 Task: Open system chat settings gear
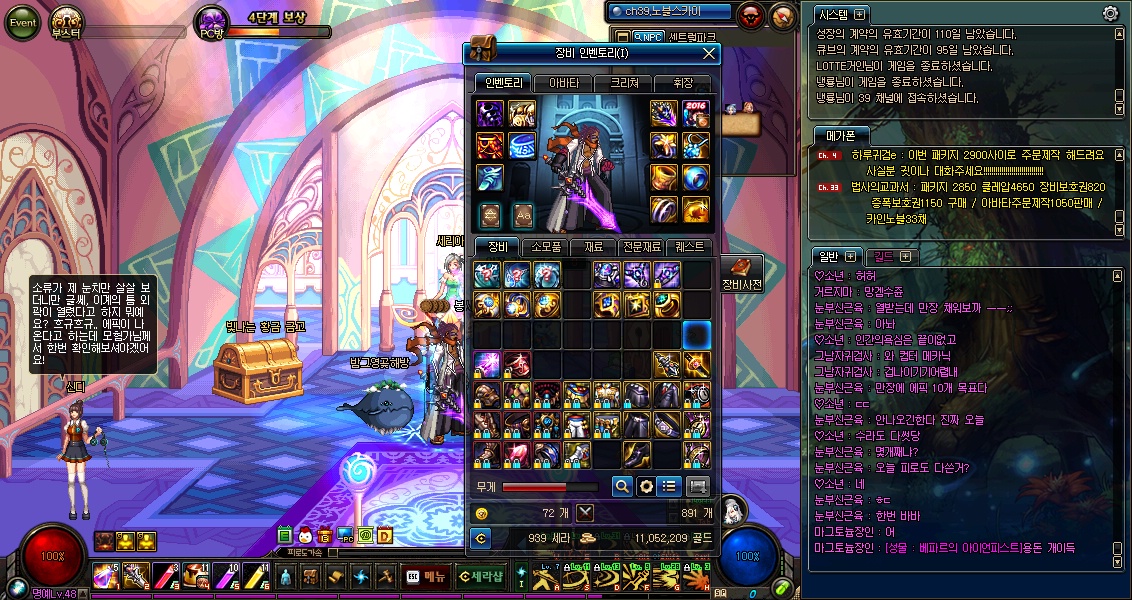[1110, 14]
